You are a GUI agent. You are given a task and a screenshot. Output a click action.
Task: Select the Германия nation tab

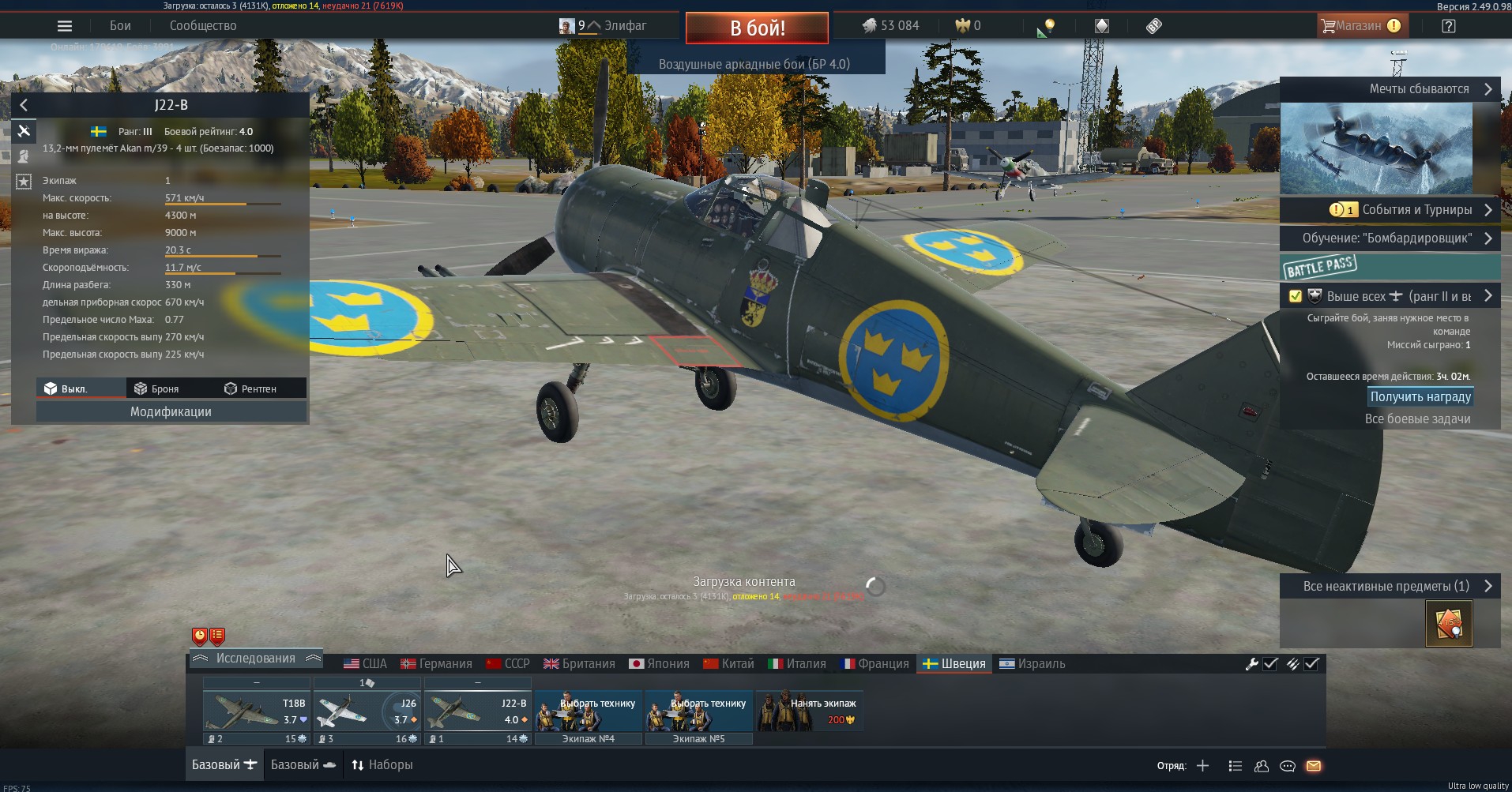[x=436, y=664]
